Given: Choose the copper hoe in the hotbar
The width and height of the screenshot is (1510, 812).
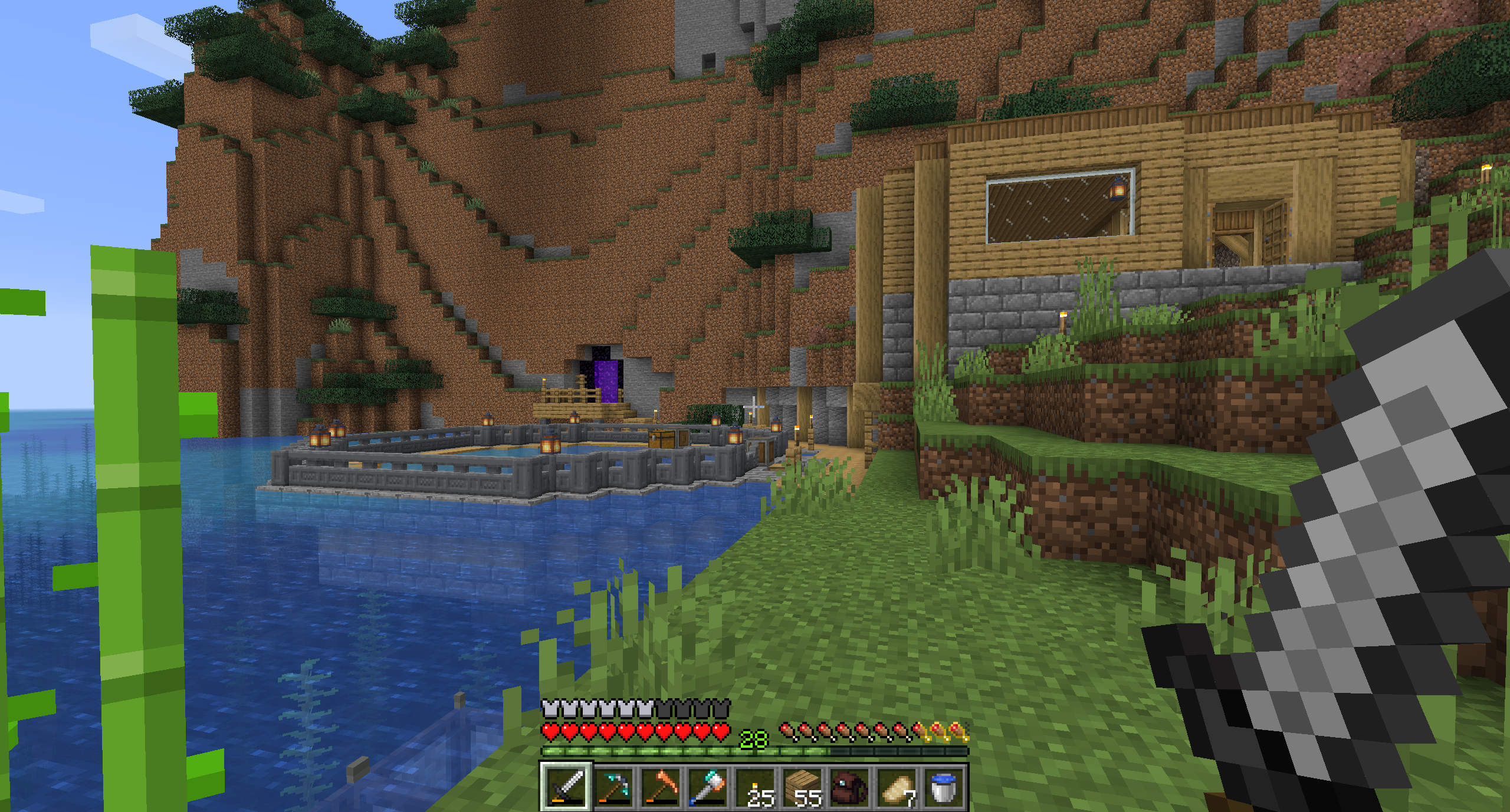Looking at the screenshot, I should (x=660, y=786).
